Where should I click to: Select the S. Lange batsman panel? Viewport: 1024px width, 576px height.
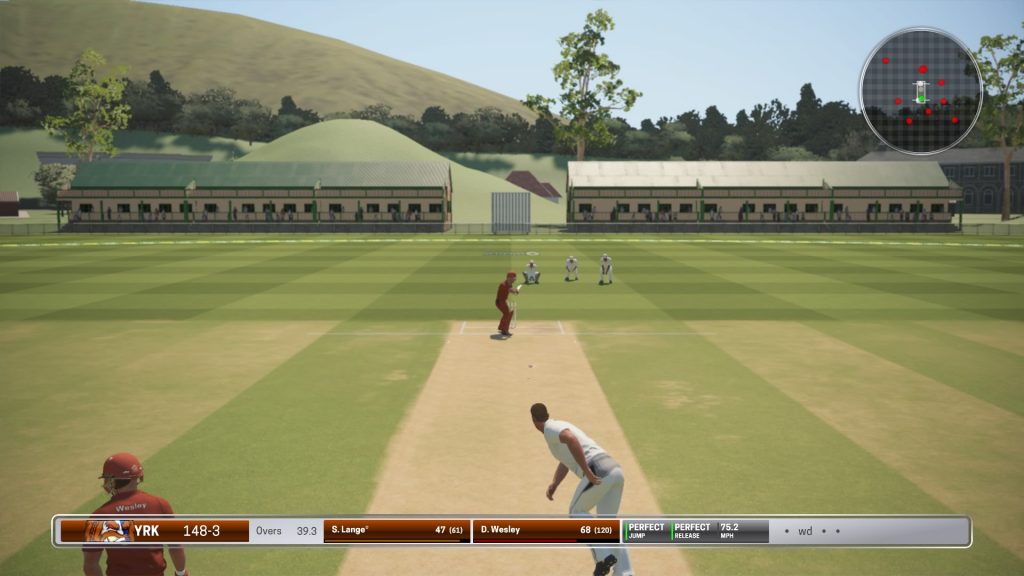(x=397, y=530)
